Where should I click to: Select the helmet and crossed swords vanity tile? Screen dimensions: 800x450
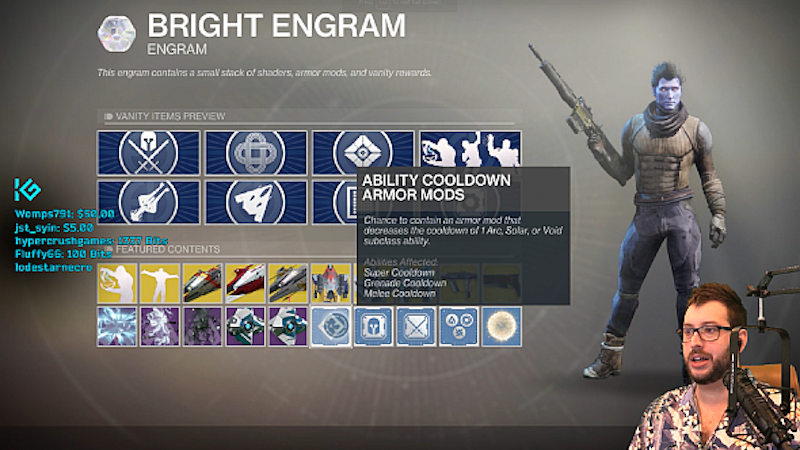pos(149,153)
